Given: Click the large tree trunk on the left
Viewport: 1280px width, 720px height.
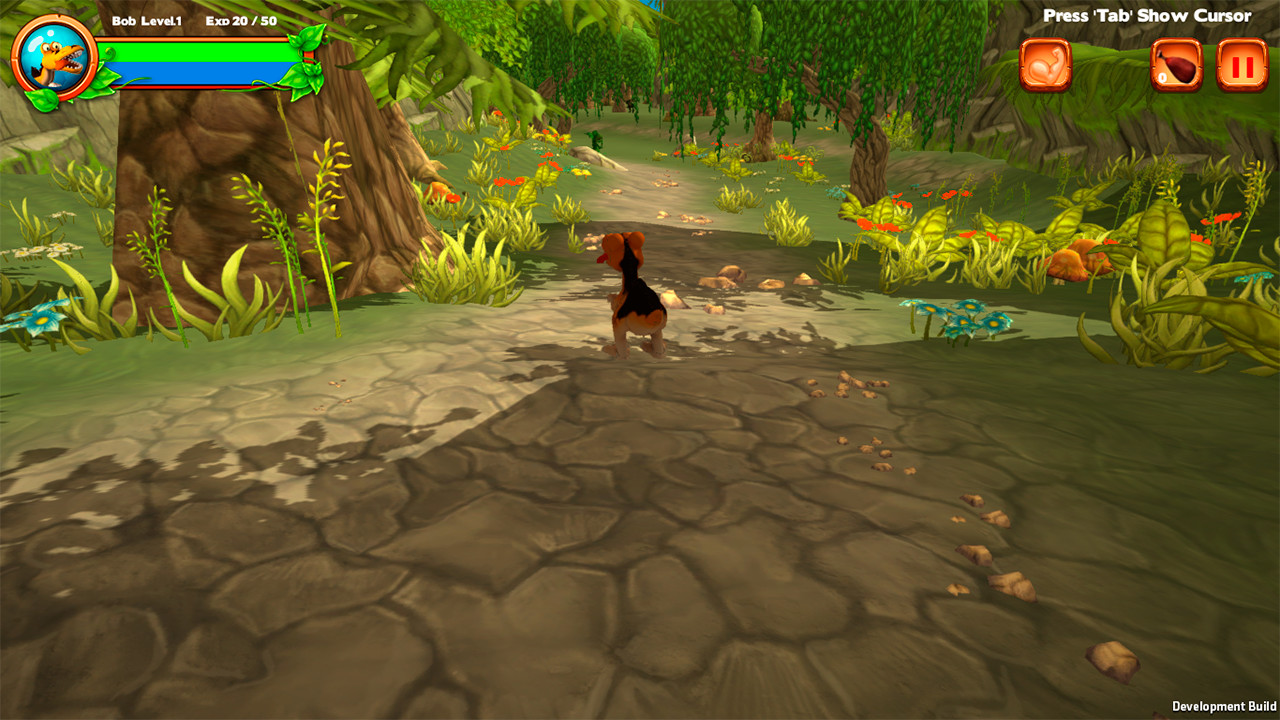Looking at the screenshot, I should (x=230, y=180).
